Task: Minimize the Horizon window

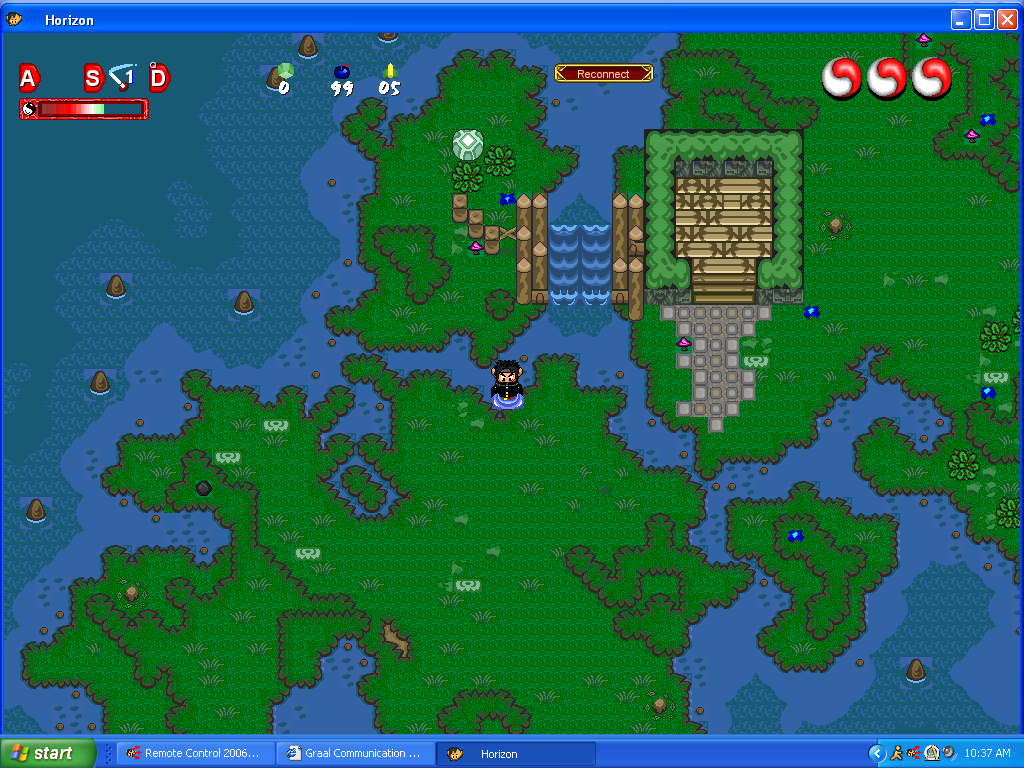Action: (960, 19)
